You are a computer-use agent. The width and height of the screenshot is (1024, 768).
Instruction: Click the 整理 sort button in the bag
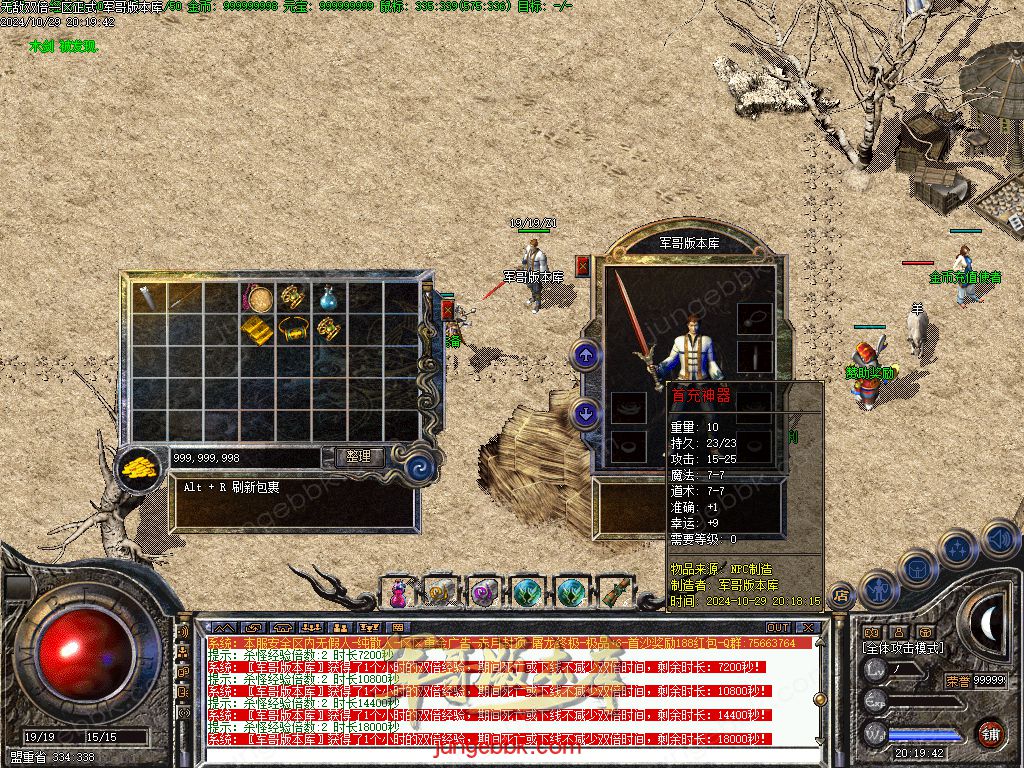click(x=358, y=457)
